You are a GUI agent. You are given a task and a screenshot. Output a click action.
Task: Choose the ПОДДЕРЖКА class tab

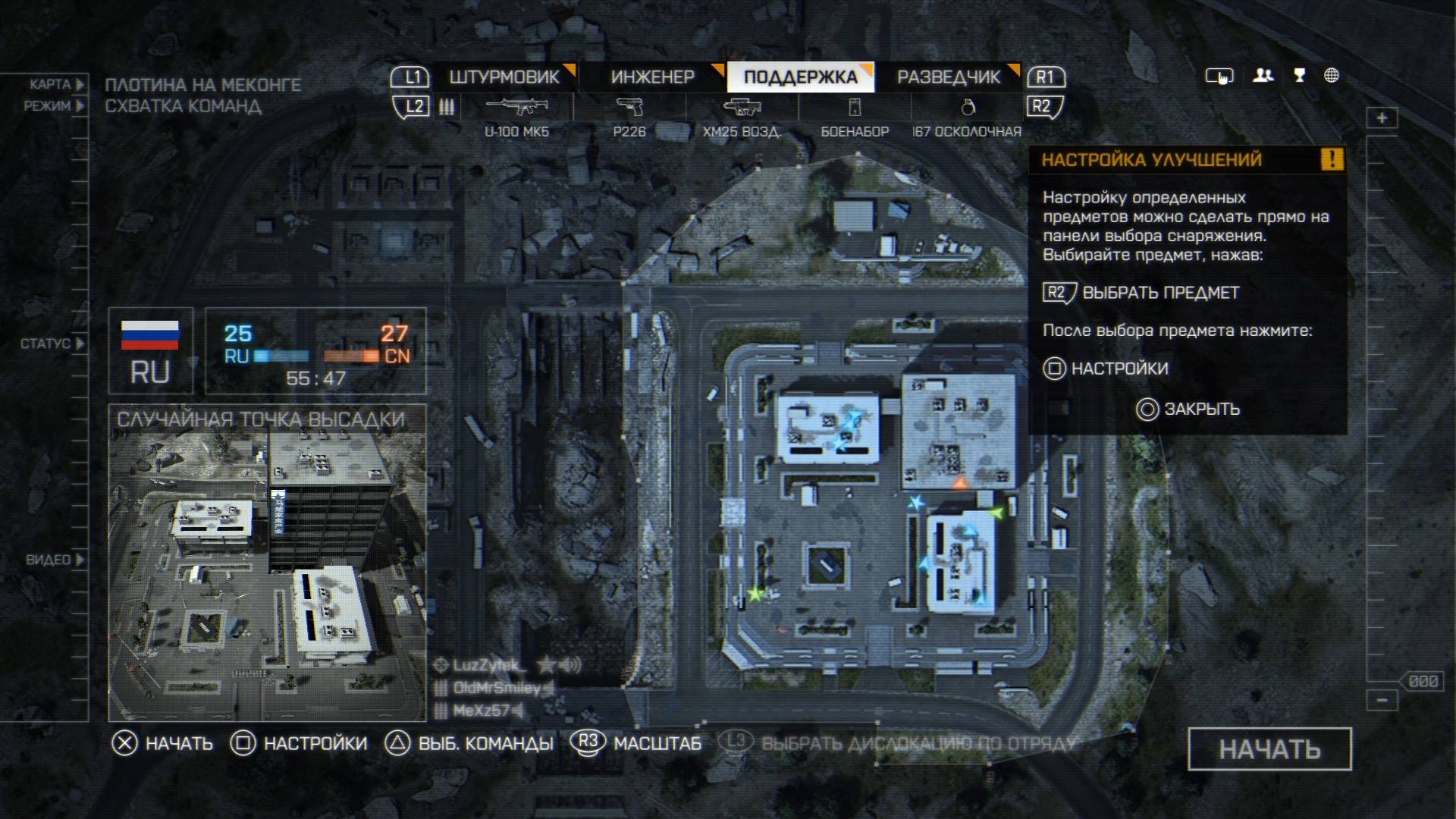800,77
